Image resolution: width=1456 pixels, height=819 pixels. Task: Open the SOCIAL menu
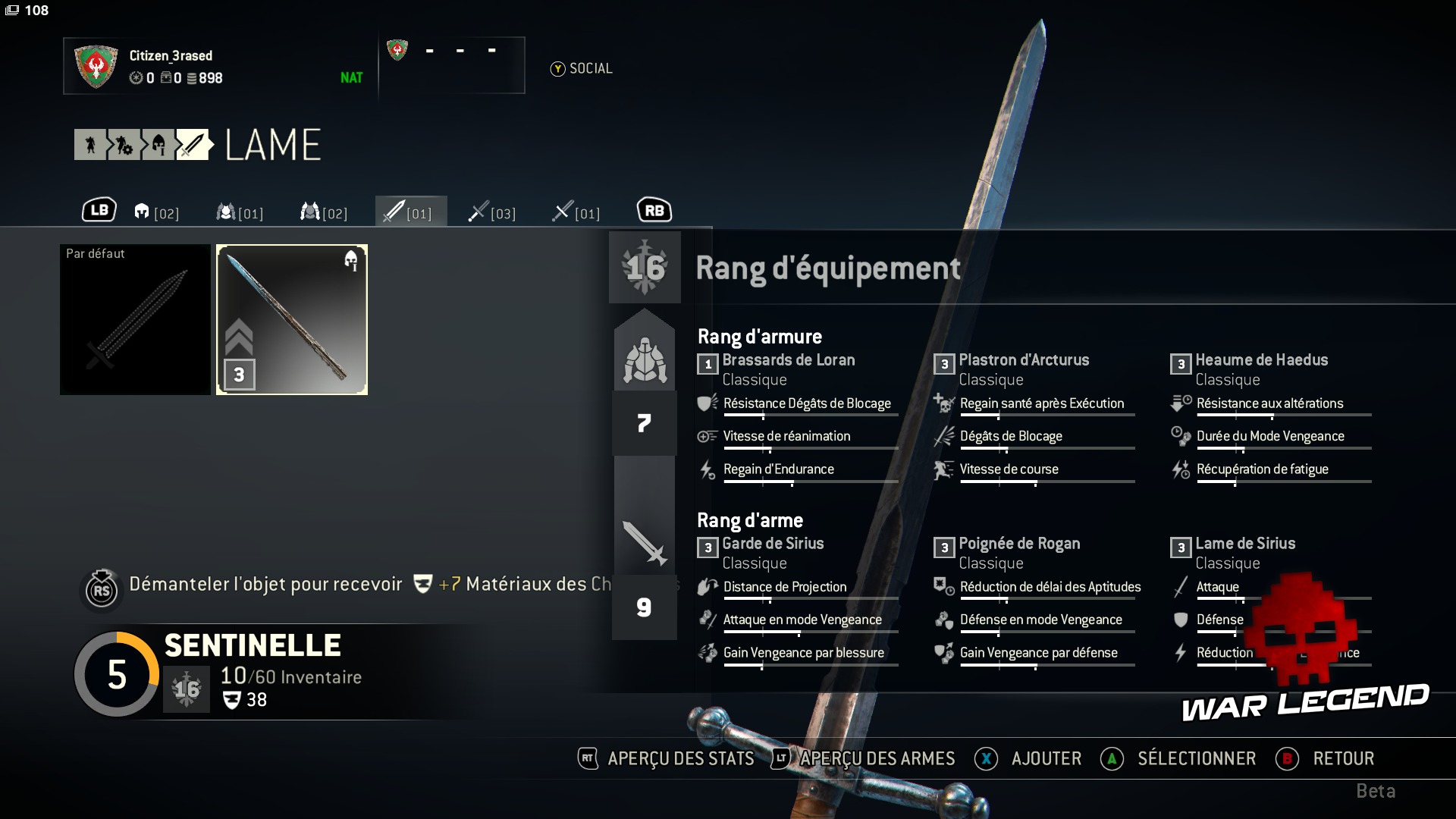tap(582, 69)
